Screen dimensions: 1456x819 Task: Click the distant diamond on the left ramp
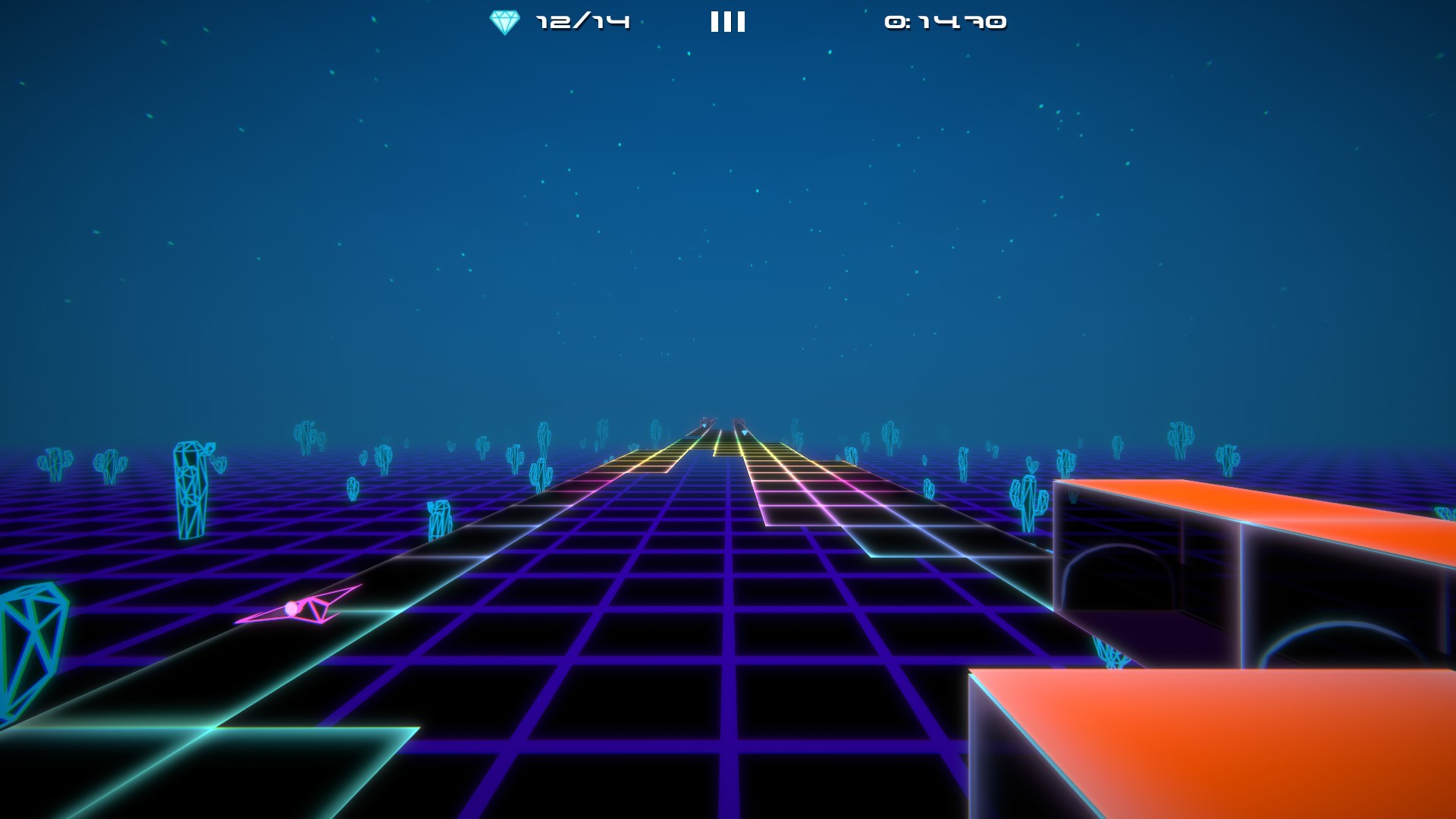(x=704, y=425)
